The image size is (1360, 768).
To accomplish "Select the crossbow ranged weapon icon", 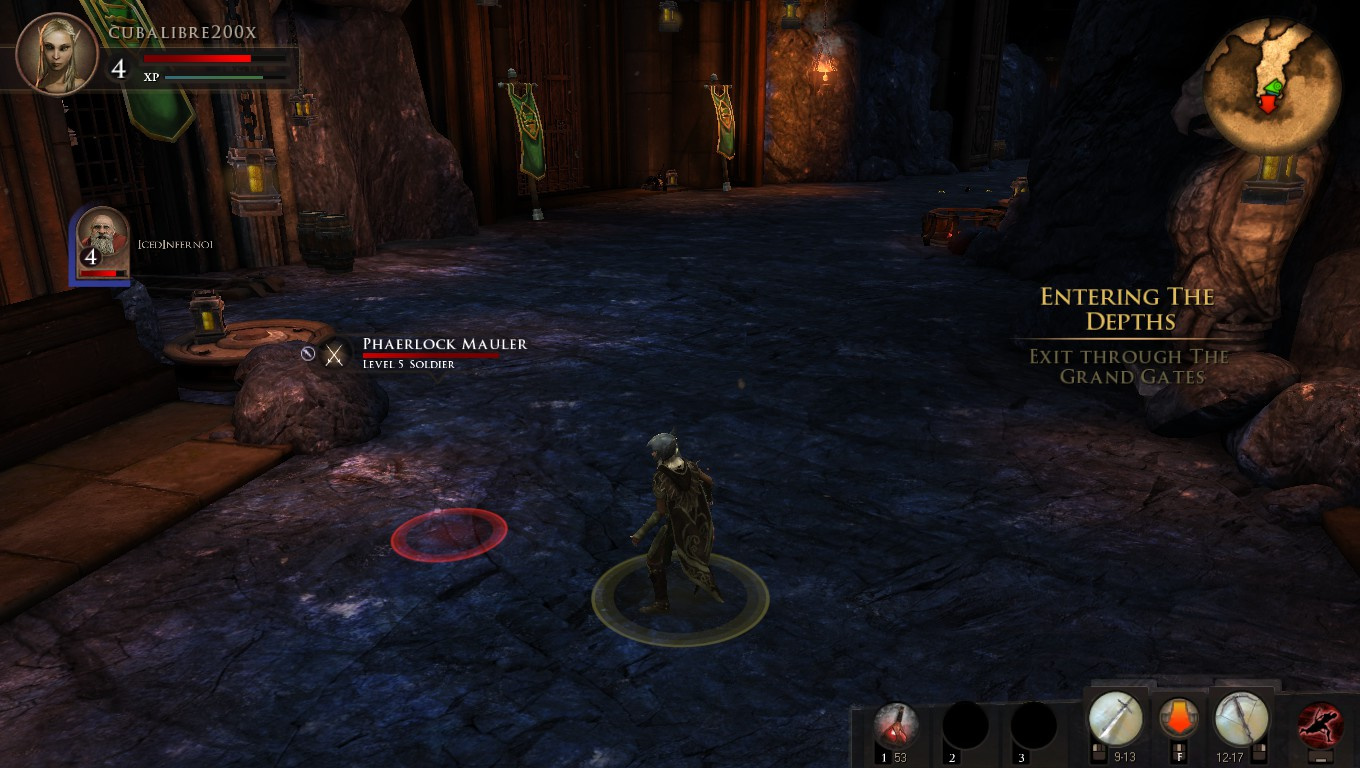I will pyautogui.click(x=1242, y=718).
